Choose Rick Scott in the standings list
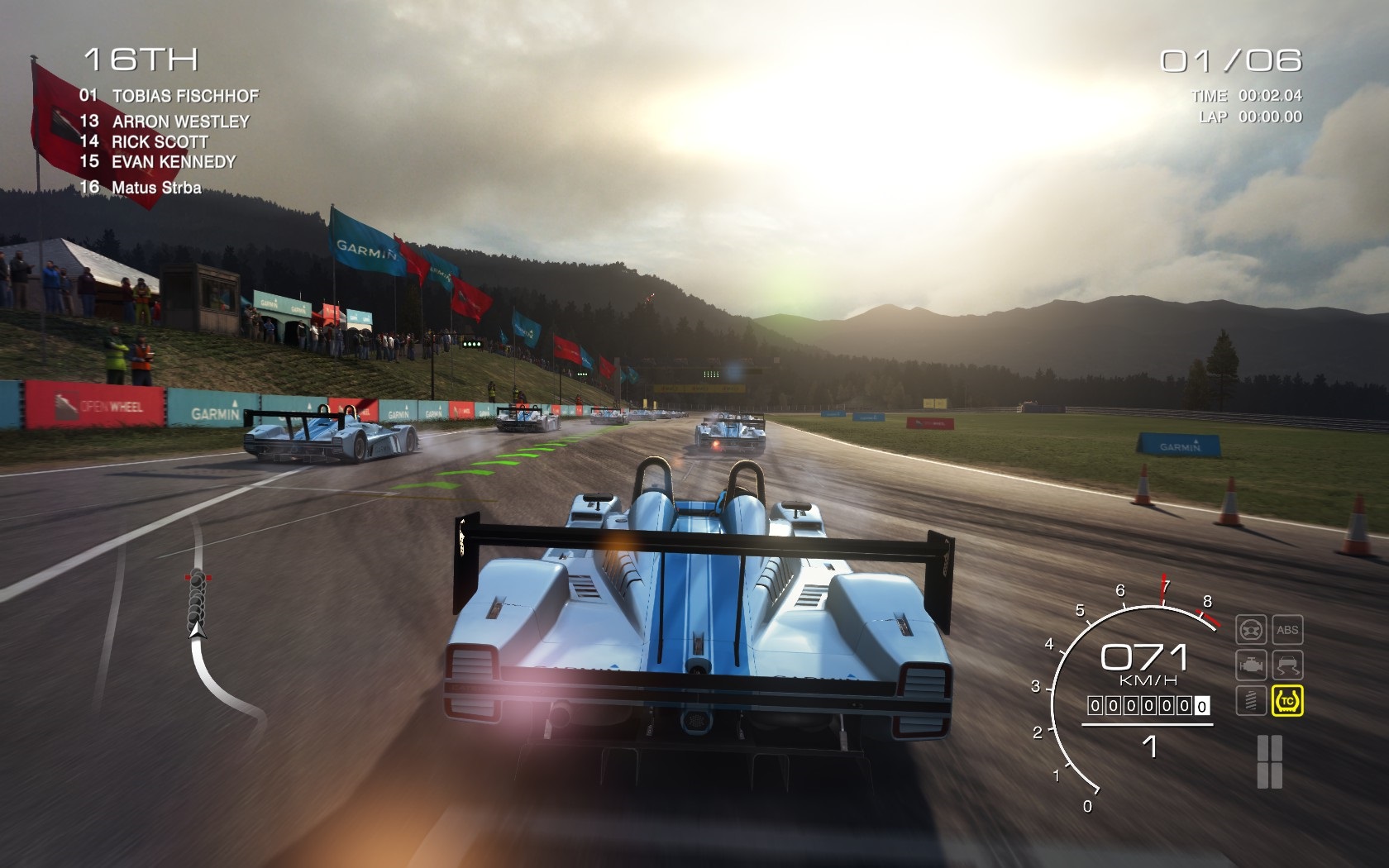The height and width of the screenshot is (868, 1389). 144,141
